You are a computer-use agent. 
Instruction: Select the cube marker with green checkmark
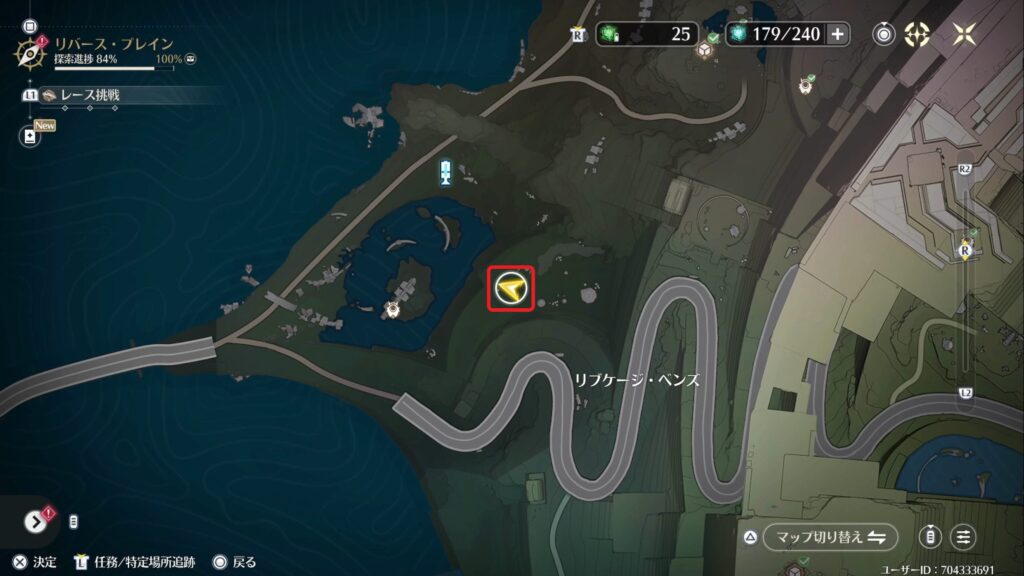(705, 49)
